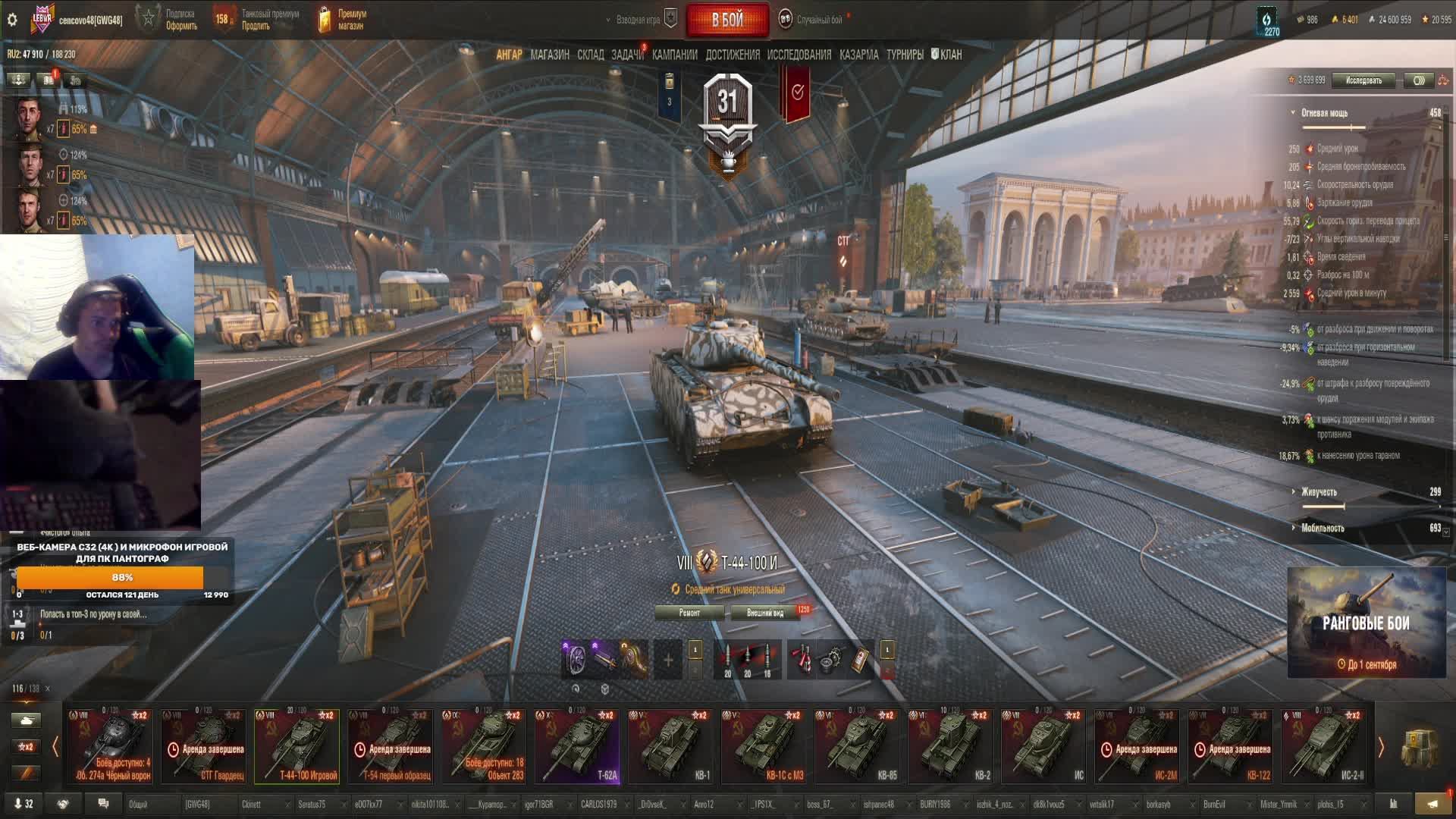1456x819 pixels.
Task: Open the Ранговые бои banner
Action: (x=1366, y=623)
